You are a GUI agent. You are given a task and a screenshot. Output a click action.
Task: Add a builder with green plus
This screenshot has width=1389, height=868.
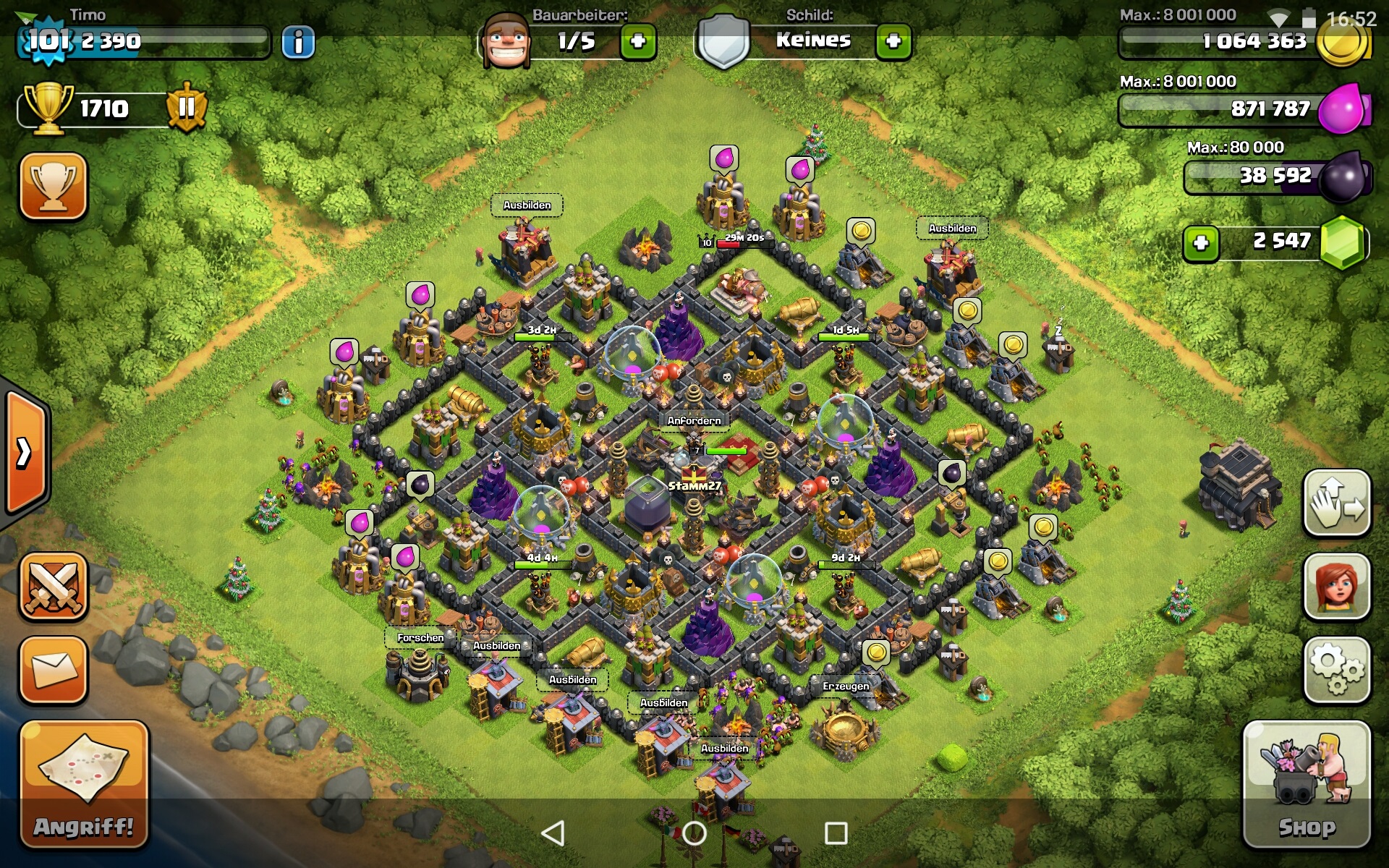click(638, 42)
